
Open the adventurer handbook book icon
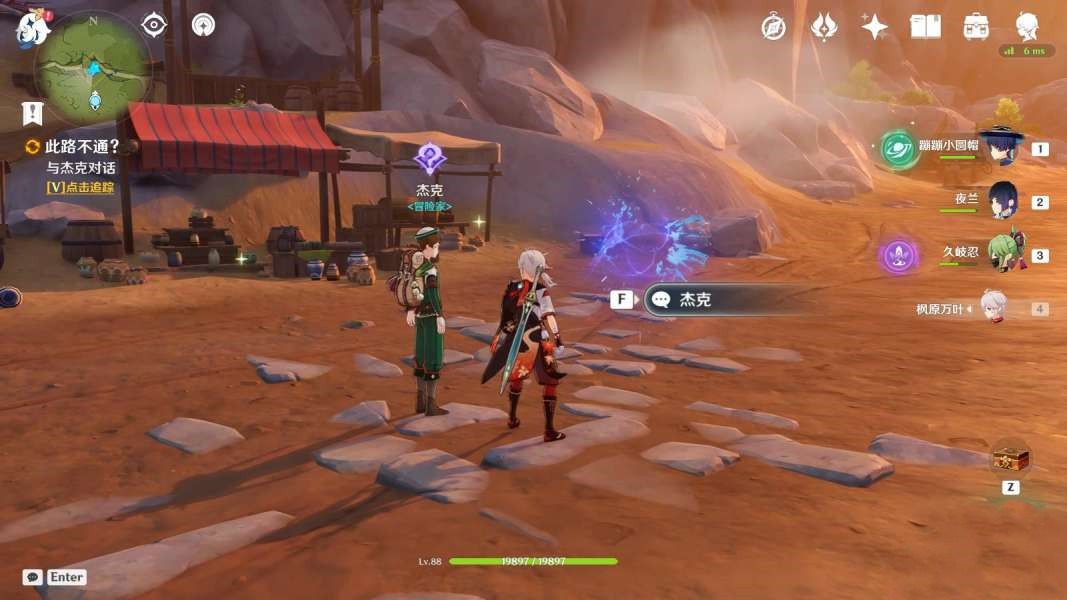tap(925, 27)
